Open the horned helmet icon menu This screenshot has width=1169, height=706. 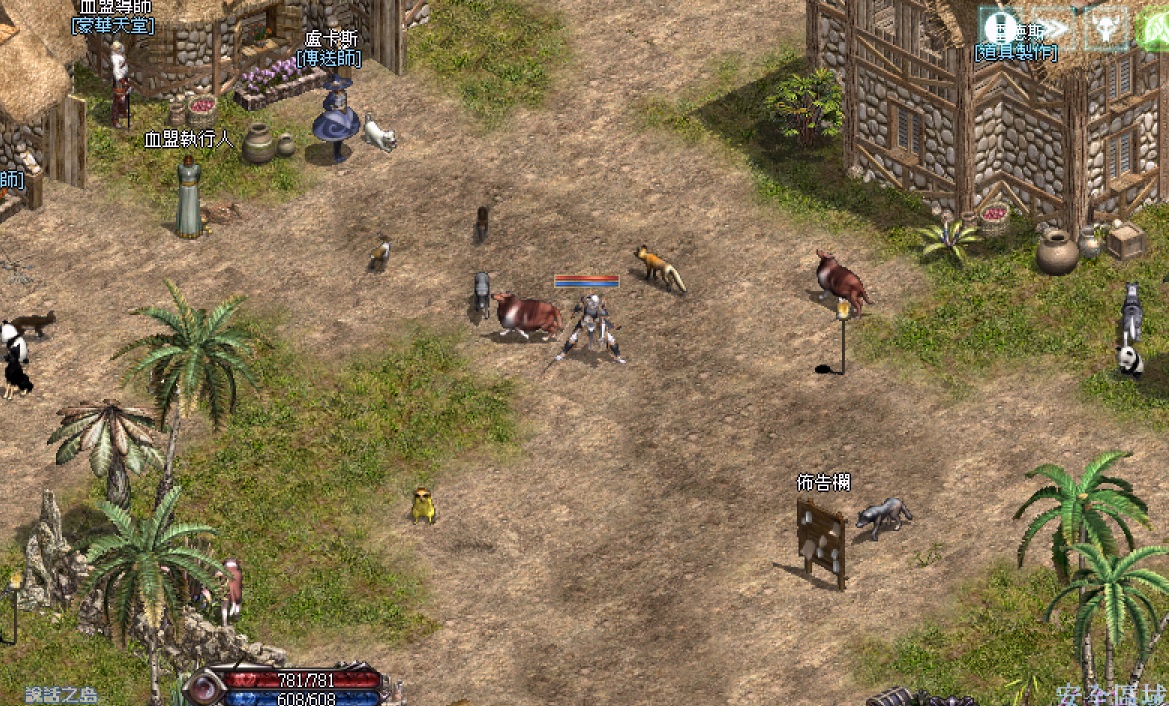[1106, 28]
